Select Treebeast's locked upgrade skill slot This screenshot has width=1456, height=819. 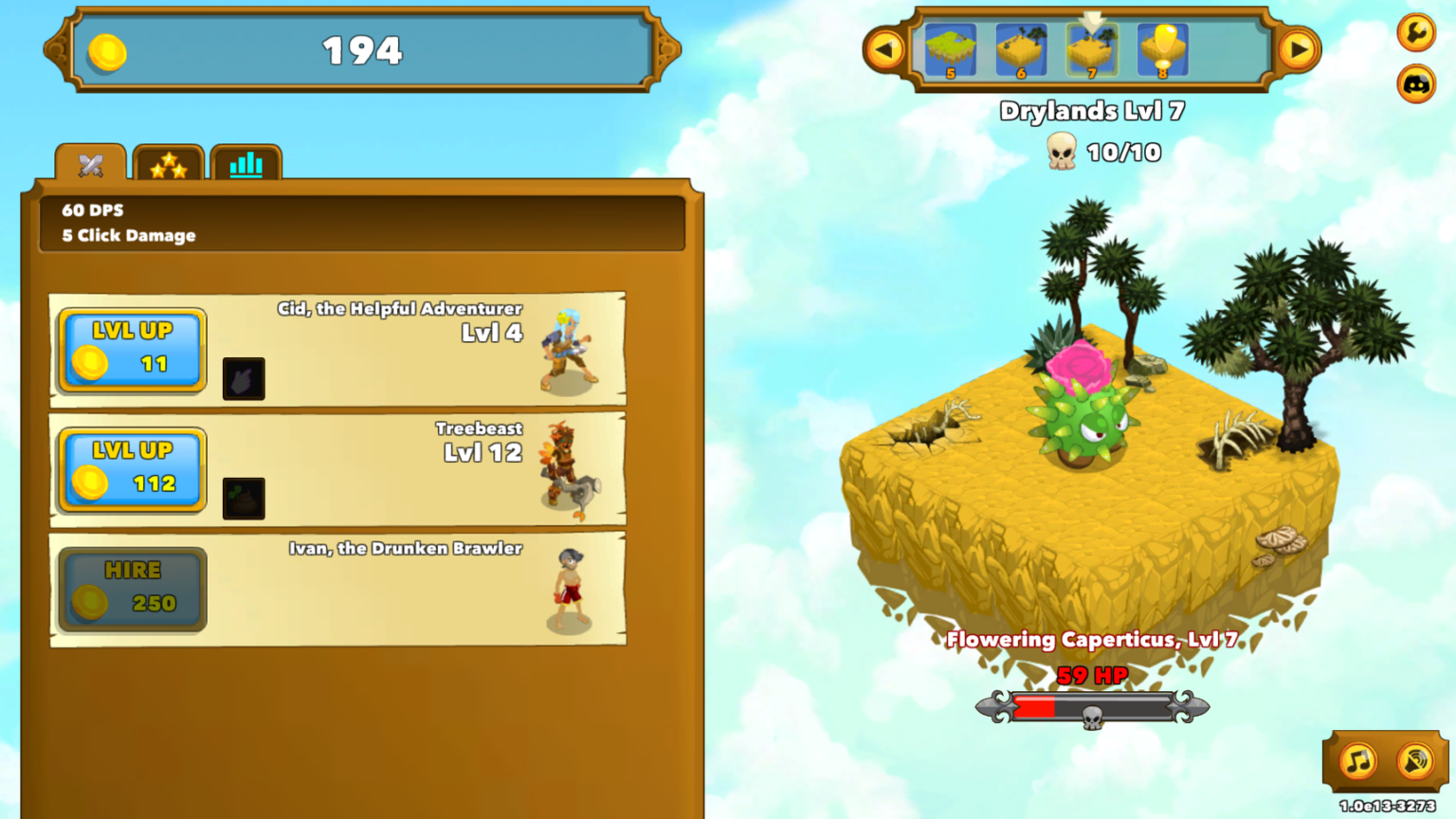[244, 499]
